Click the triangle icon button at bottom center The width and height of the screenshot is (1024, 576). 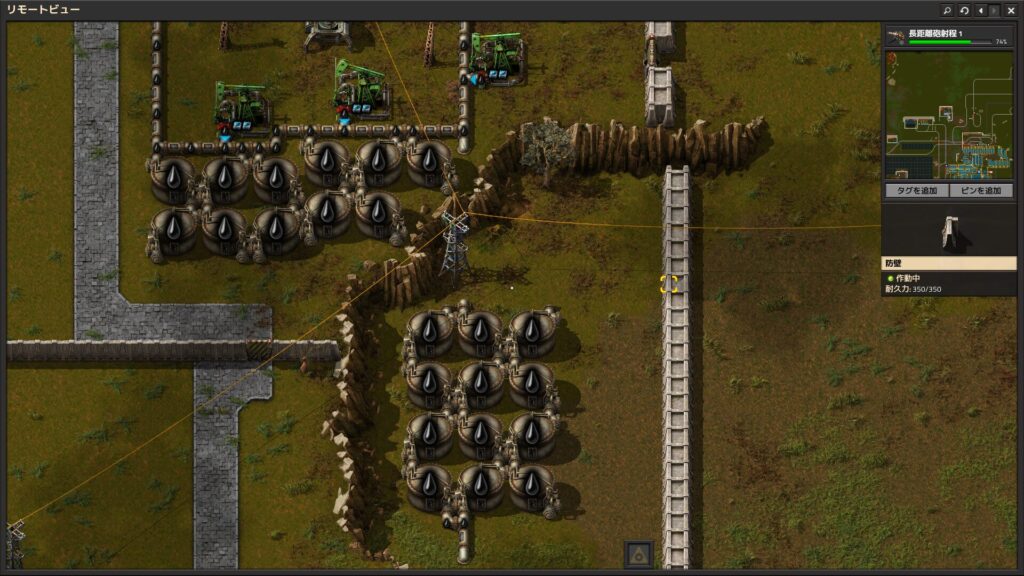point(638,554)
